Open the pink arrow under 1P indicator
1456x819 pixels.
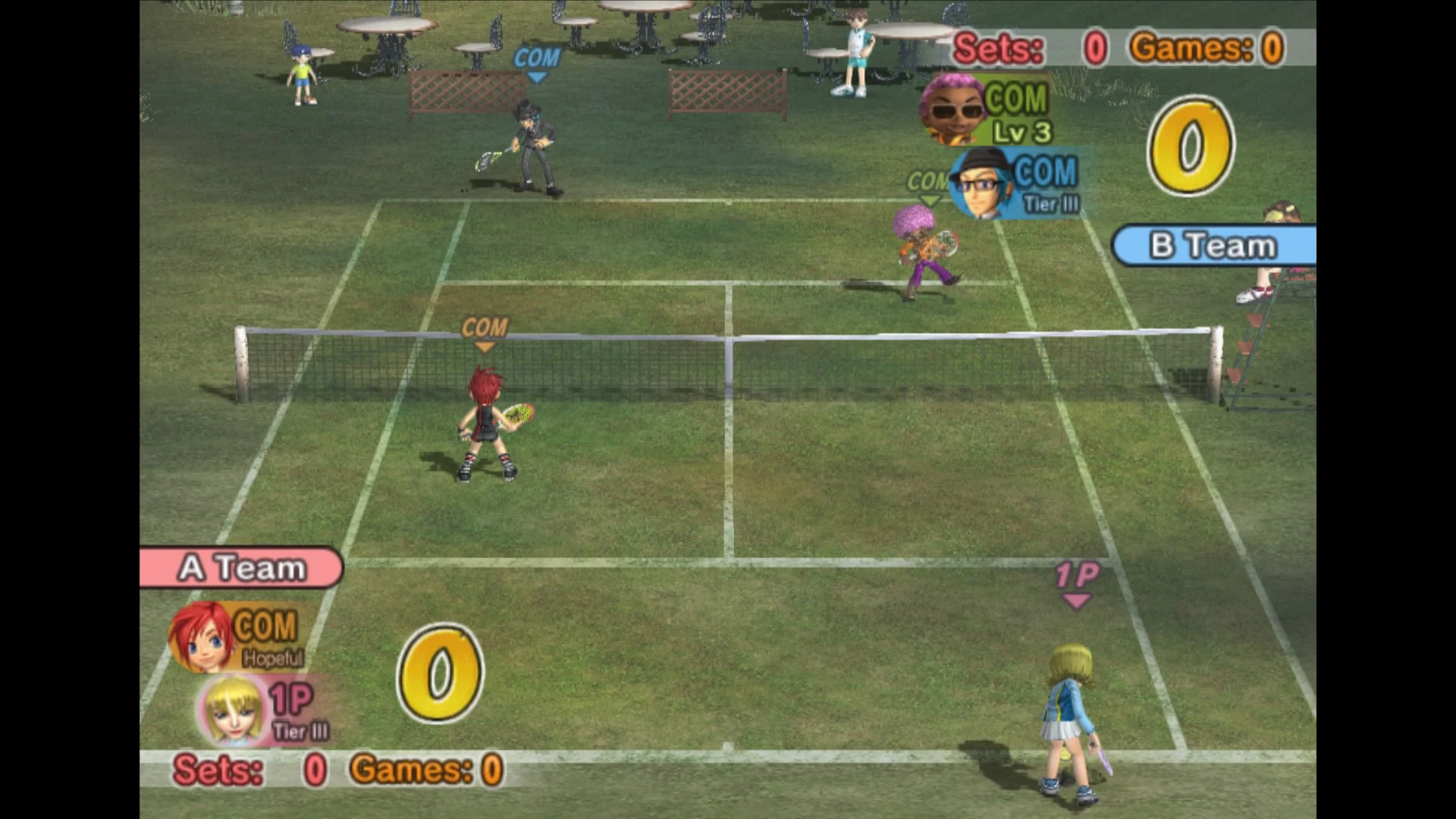coord(1077,599)
